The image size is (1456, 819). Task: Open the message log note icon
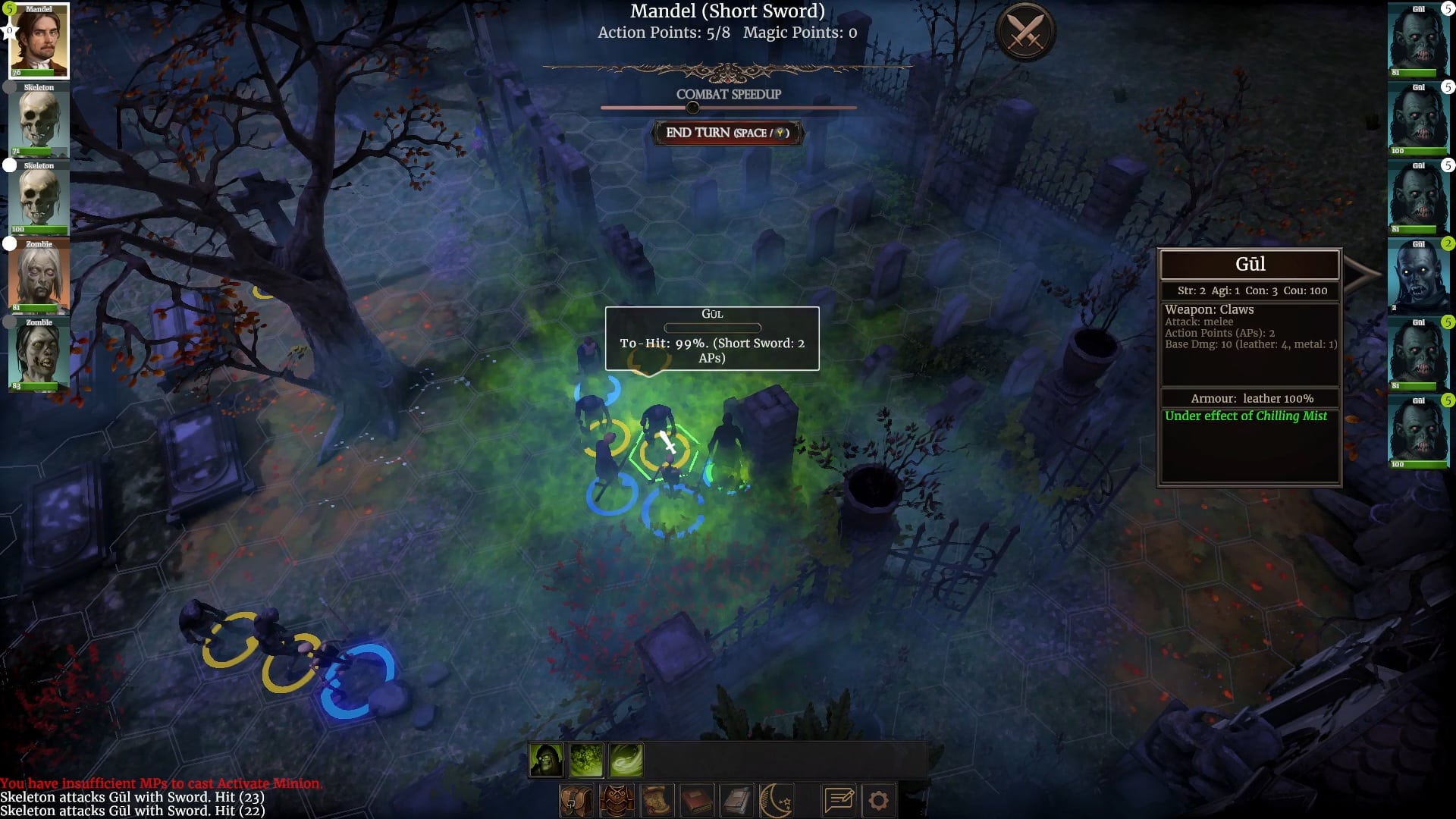(x=839, y=801)
